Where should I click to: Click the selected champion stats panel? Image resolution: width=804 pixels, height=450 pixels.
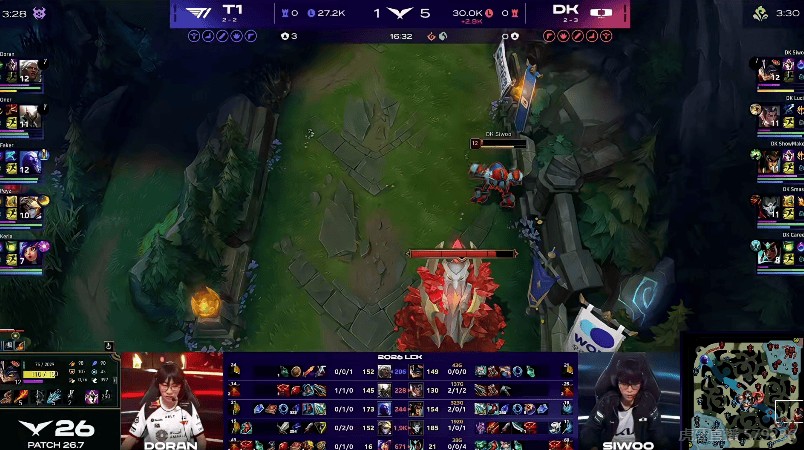point(60,382)
